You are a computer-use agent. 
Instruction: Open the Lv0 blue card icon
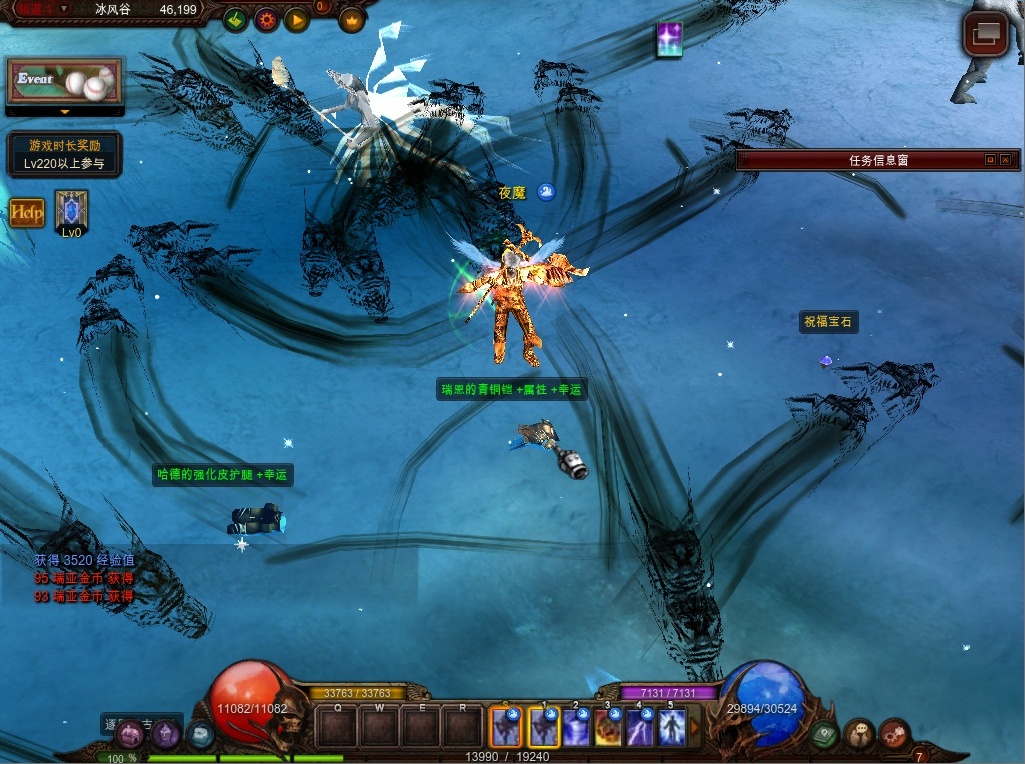point(71,210)
